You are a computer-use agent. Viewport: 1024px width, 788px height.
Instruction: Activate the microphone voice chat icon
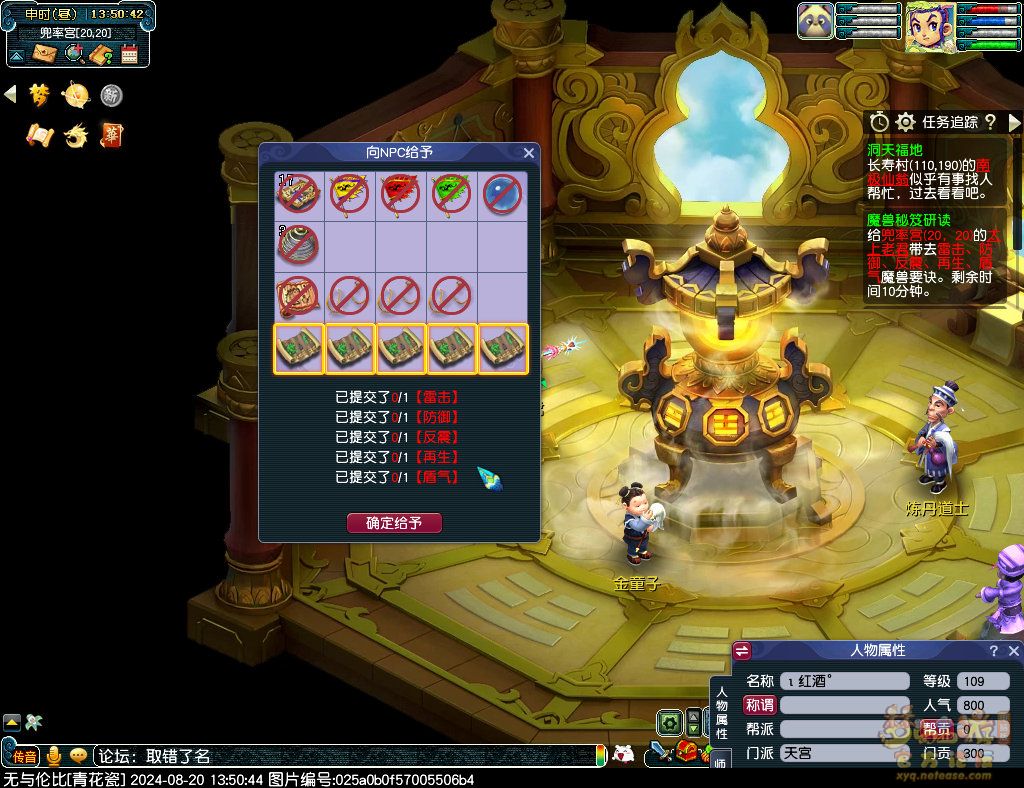coord(53,756)
